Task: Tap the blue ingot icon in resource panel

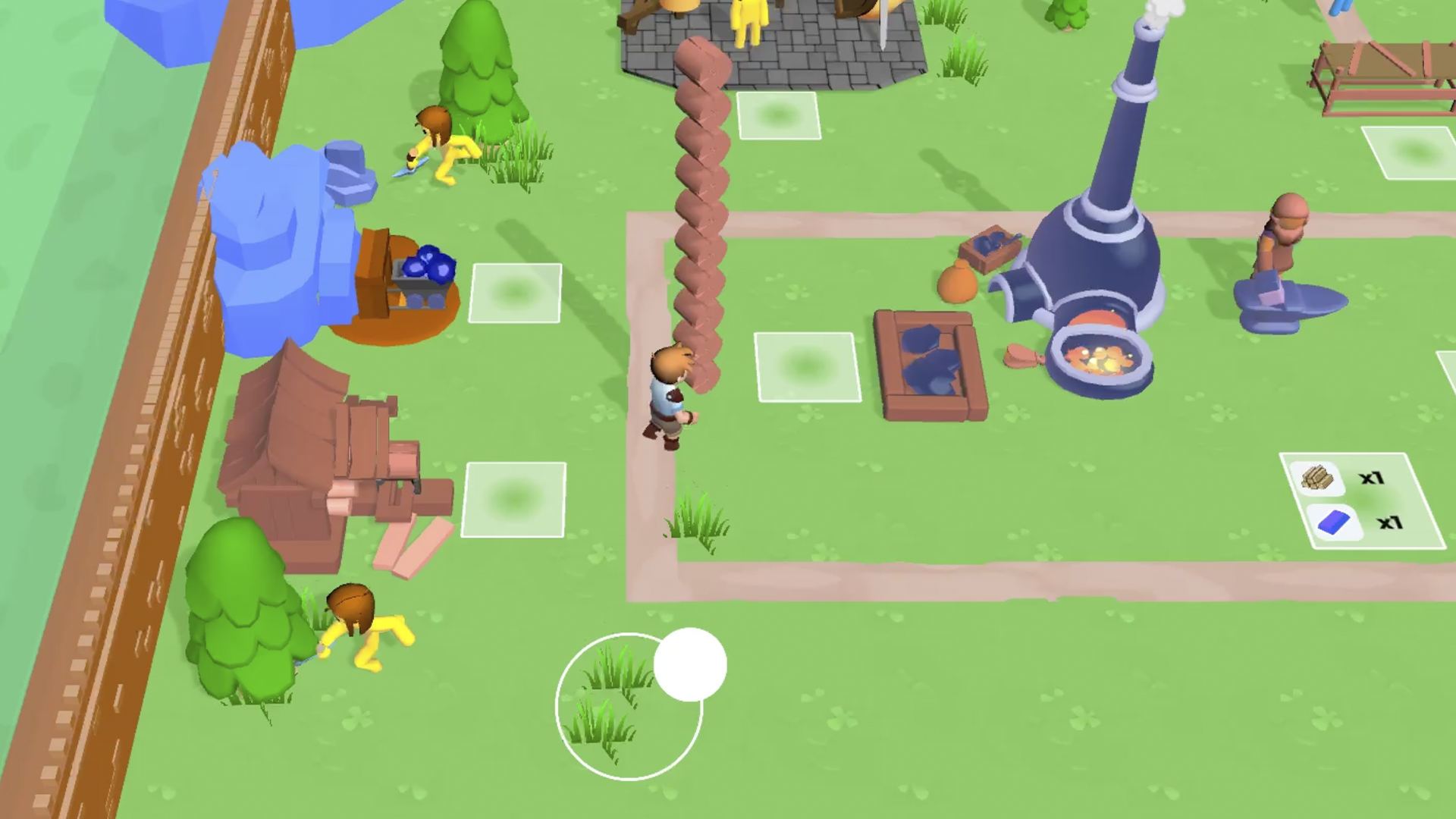Action: pyautogui.click(x=1332, y=522)
